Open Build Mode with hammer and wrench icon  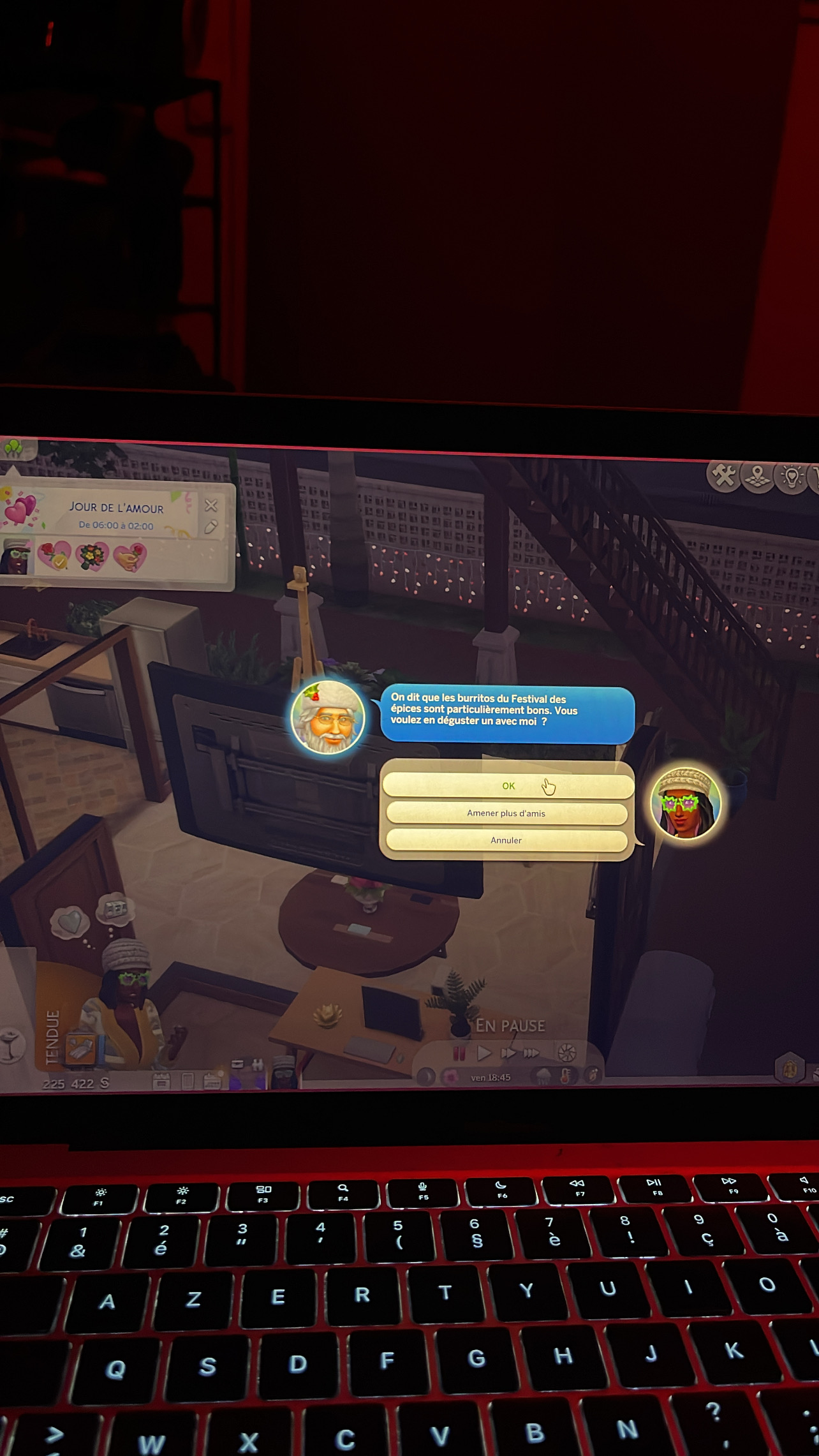pyautogui.click(x=724, y=475)
